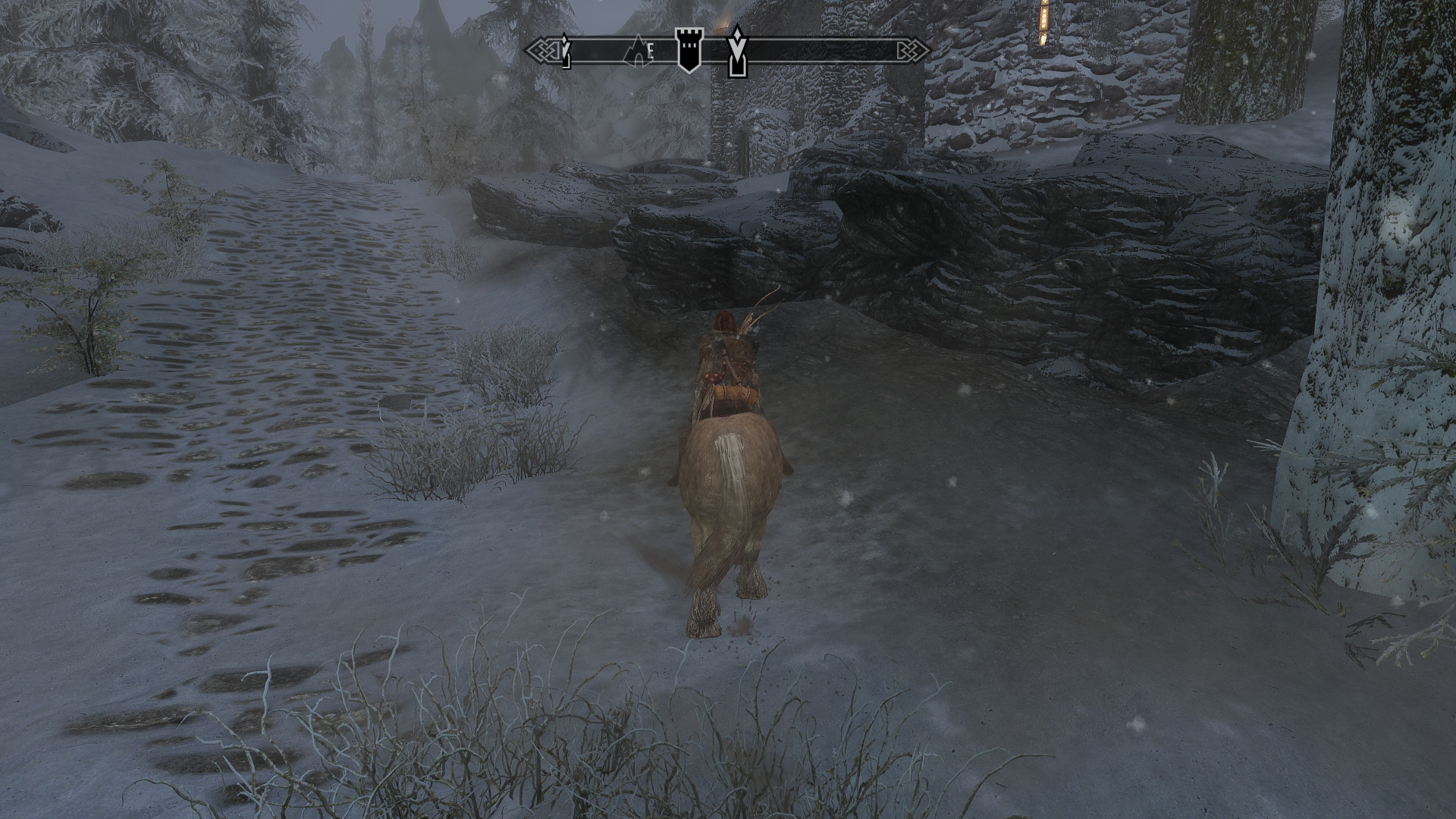This screenshot has height=819, width=1456.
Task: Select the faded cave marker on the compass
Action: [x=636, y=50]
